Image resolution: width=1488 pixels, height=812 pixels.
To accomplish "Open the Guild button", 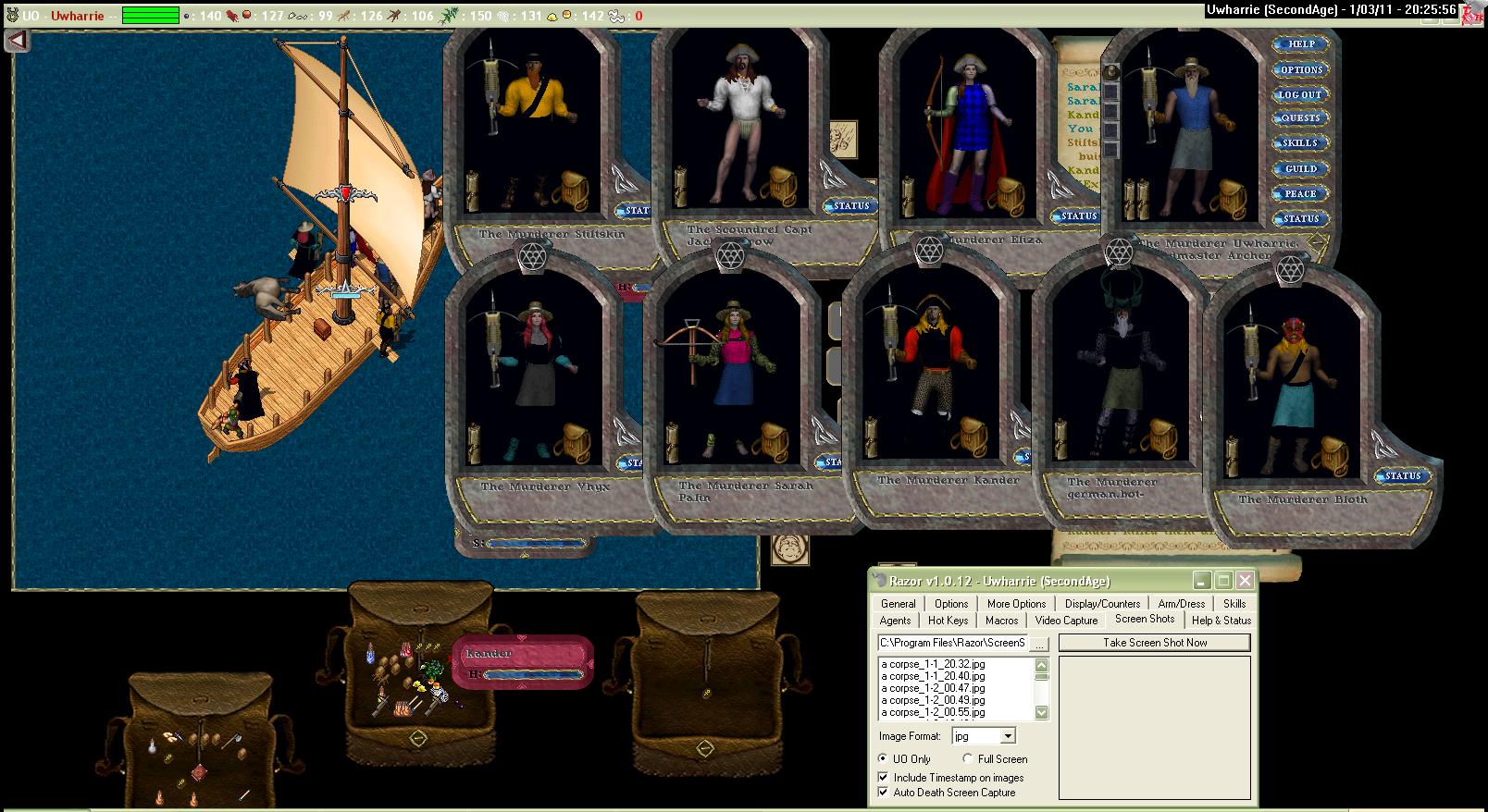I will (x=1300, y=168).
